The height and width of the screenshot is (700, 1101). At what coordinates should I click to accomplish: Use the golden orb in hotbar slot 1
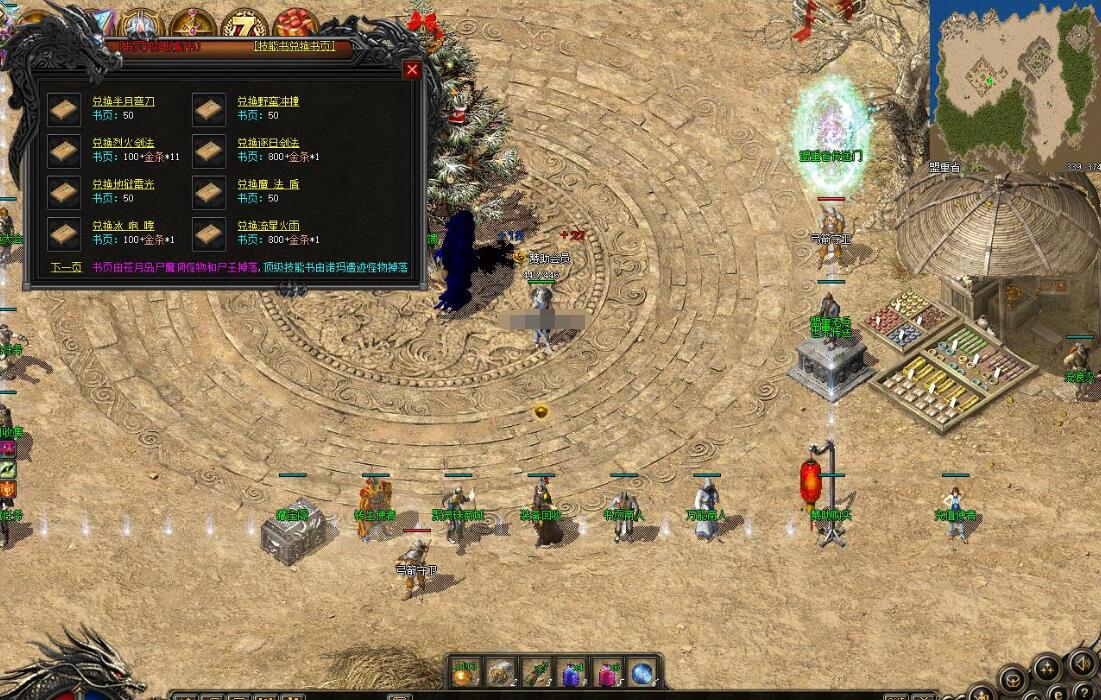click(466, 673)
